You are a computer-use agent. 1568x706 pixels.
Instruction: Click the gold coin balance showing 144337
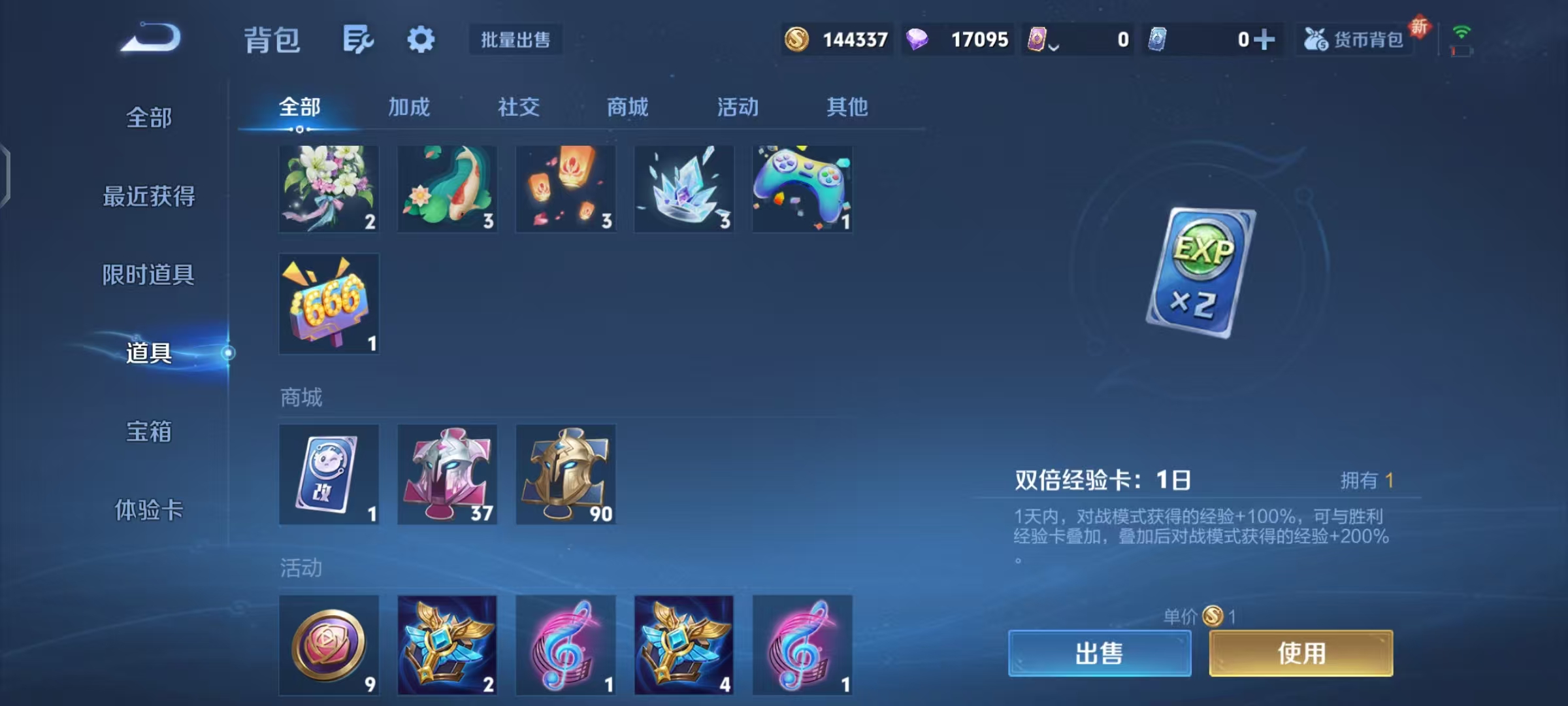click(836, 39)
